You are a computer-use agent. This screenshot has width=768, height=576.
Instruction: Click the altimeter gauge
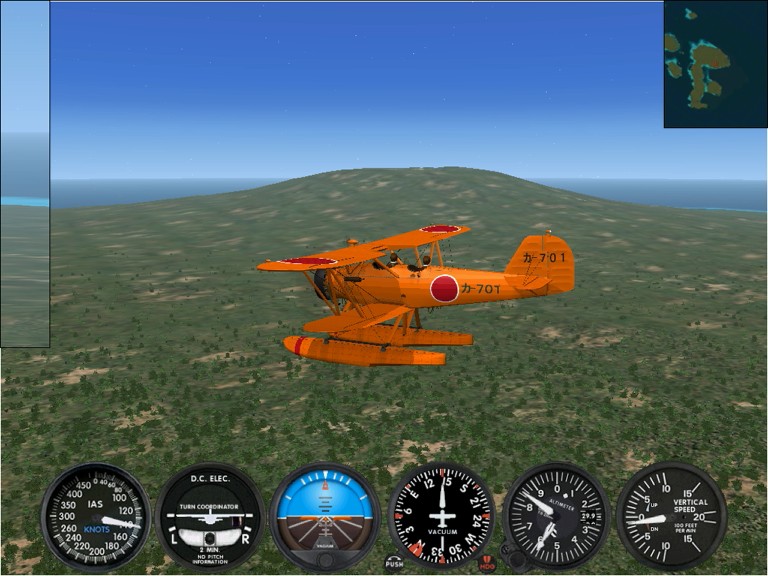(x=556, y=516)
